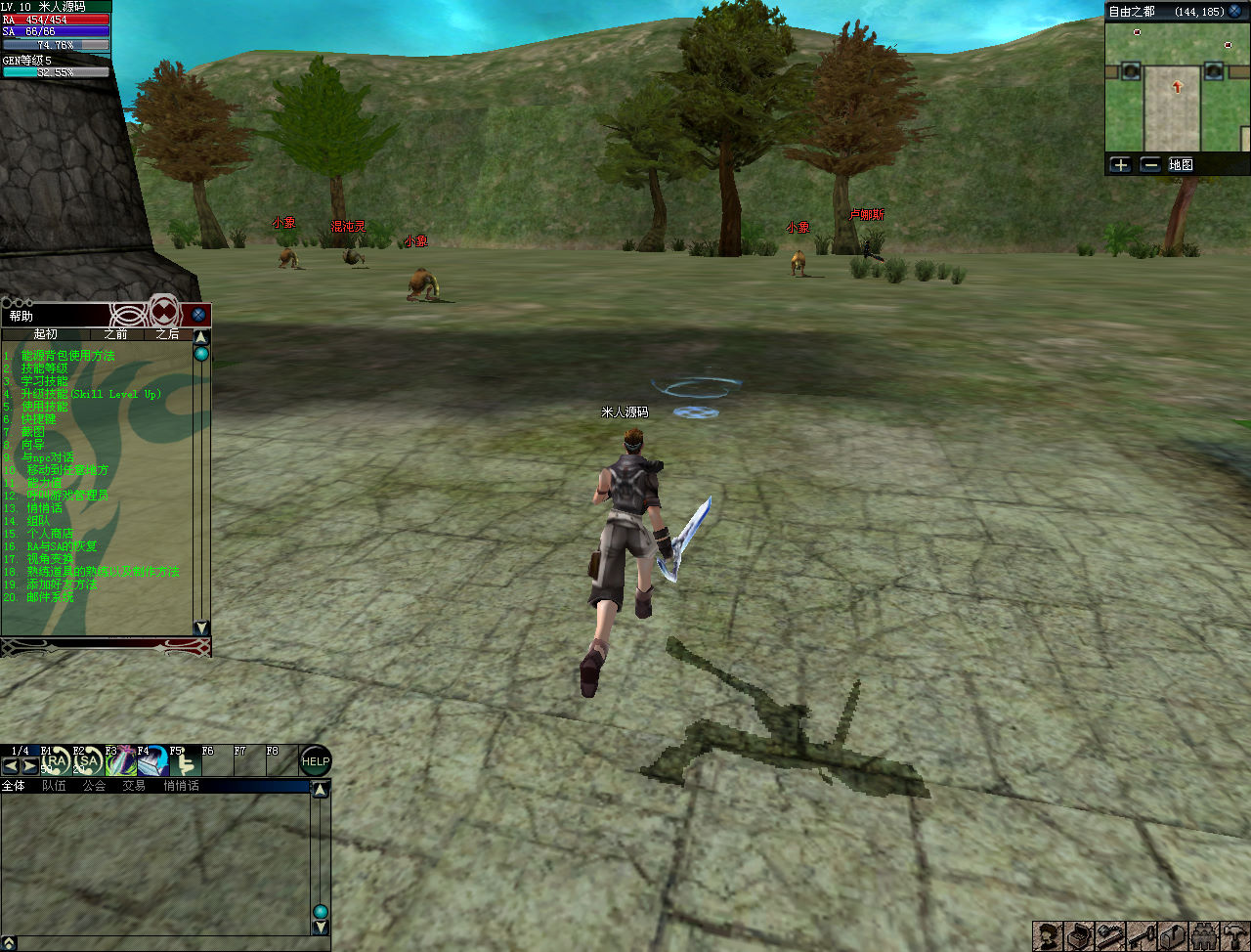Select the 悄悄话 whisper chat tab
This screenshot has width=1251, height=952.
coord(181,786)
